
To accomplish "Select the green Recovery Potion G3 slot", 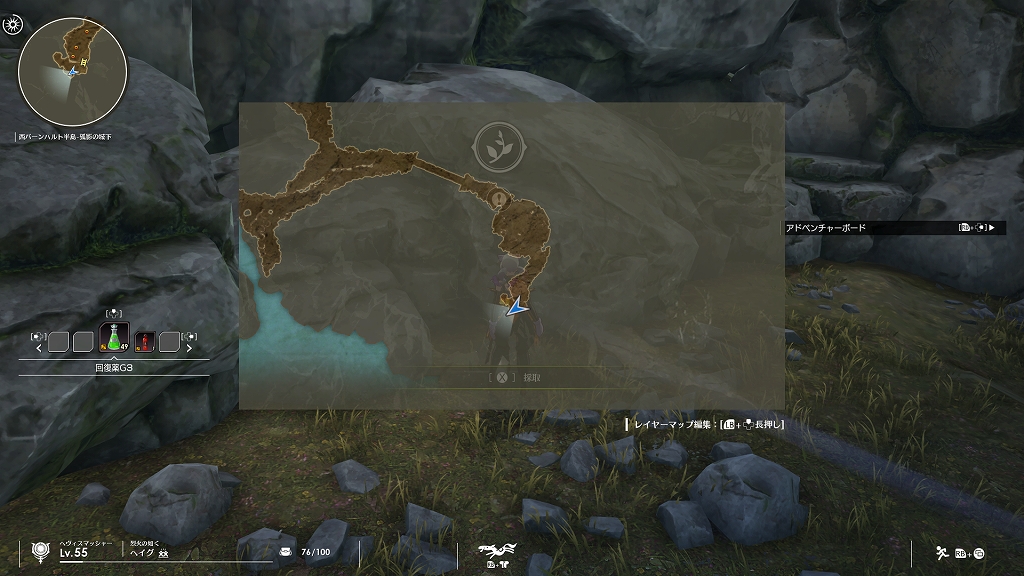I will click(114, 341).
